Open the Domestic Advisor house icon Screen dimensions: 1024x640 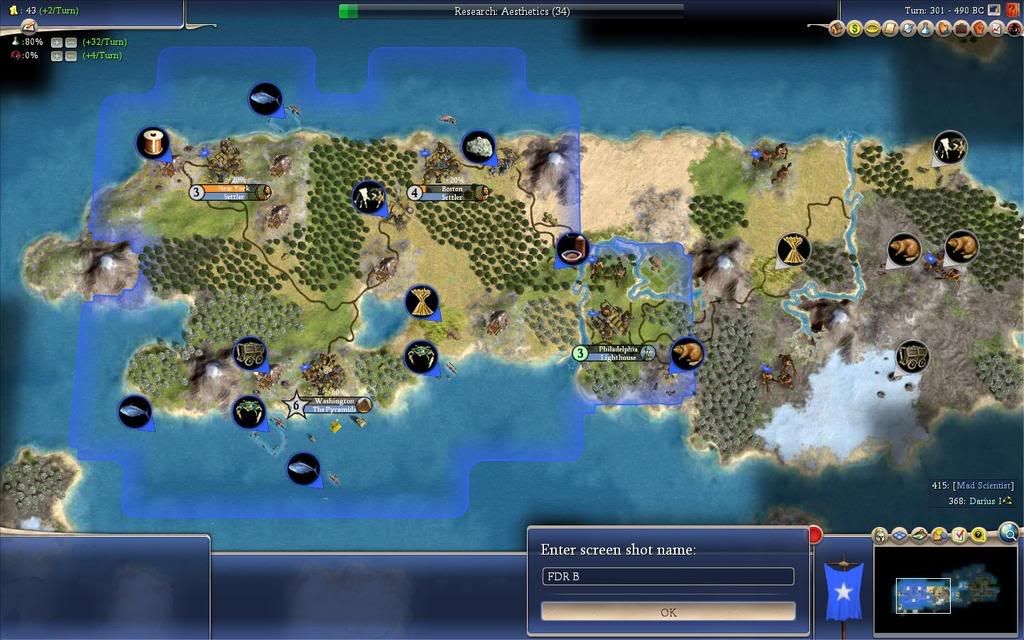(838, 29)
